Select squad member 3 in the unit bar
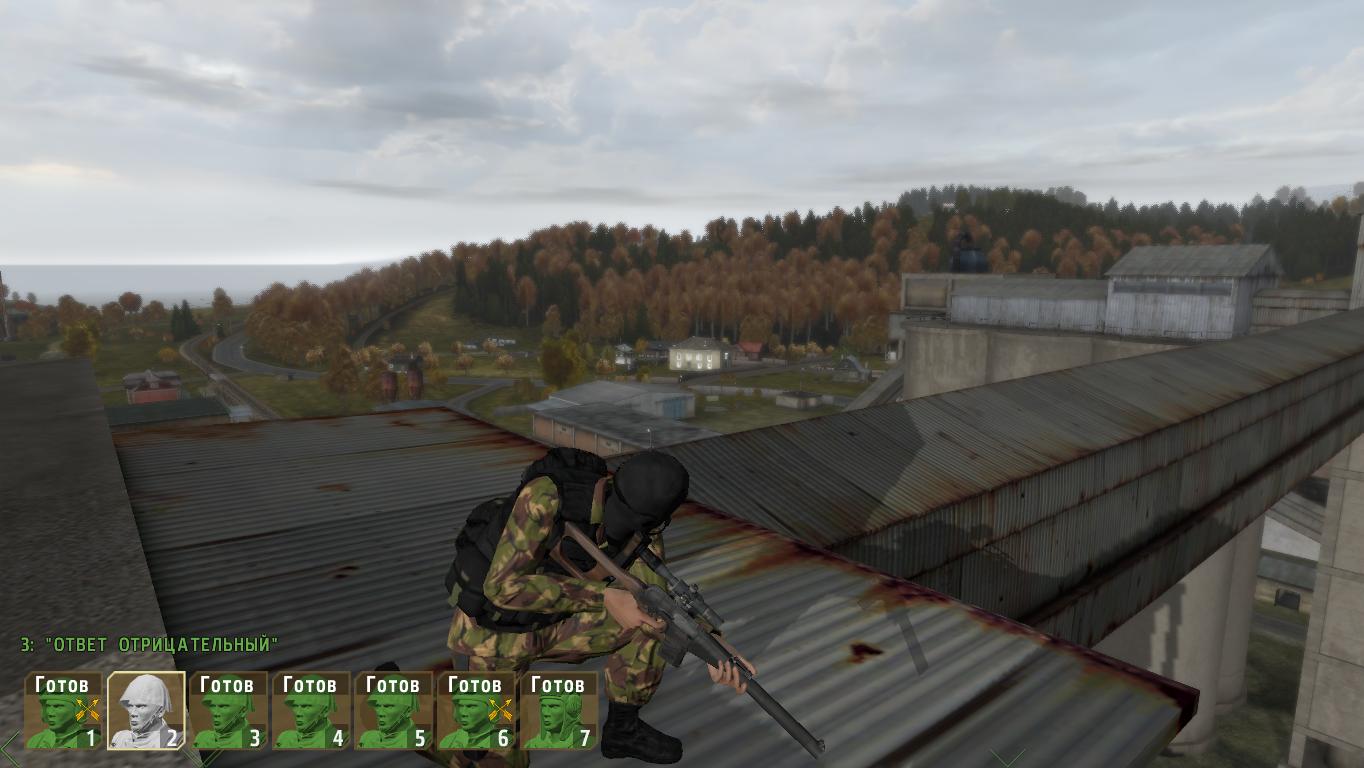1364x768 pixels. [x=229, y=711]
